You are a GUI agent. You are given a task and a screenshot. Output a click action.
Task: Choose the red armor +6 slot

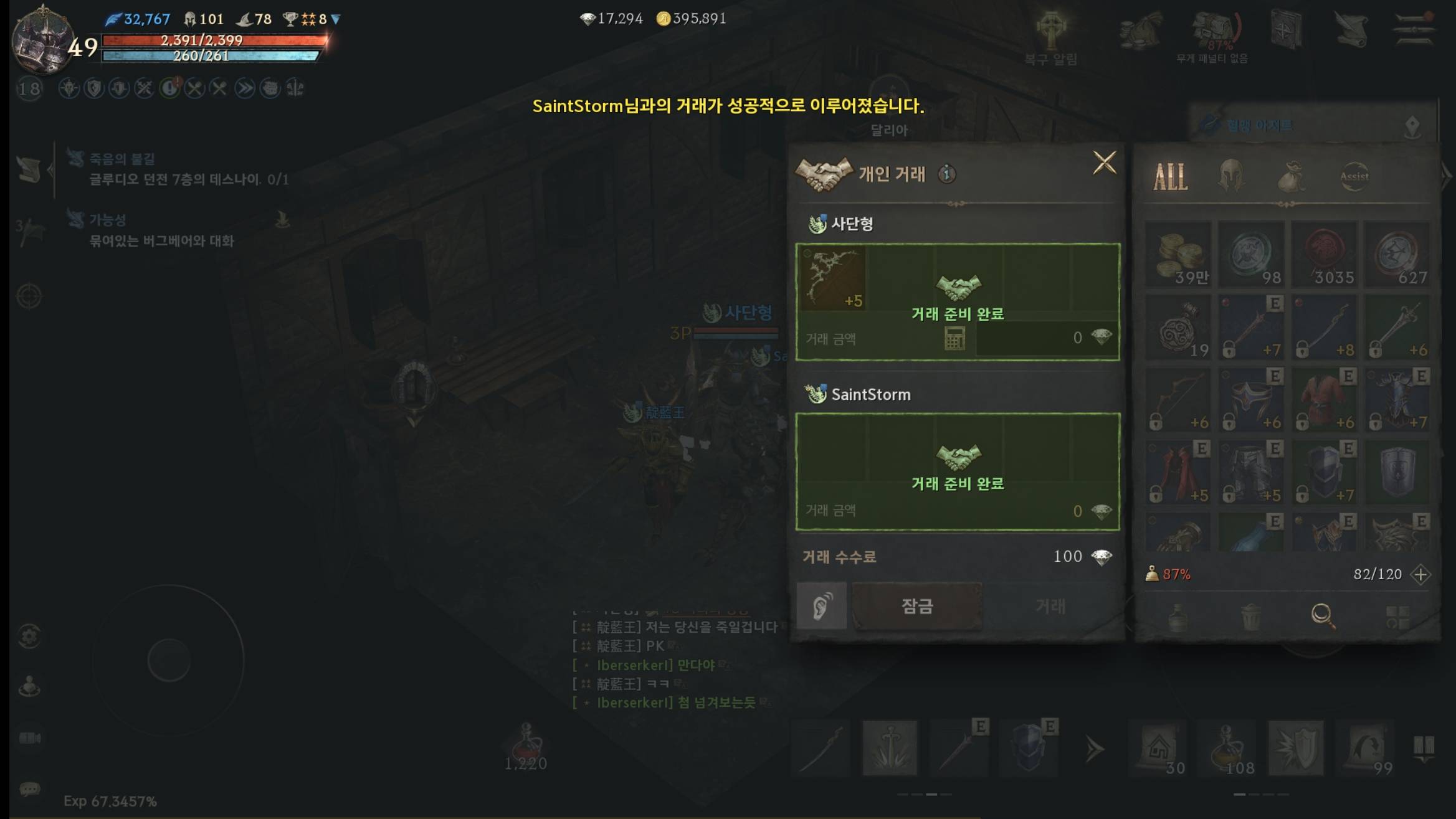coord(1325,400)
